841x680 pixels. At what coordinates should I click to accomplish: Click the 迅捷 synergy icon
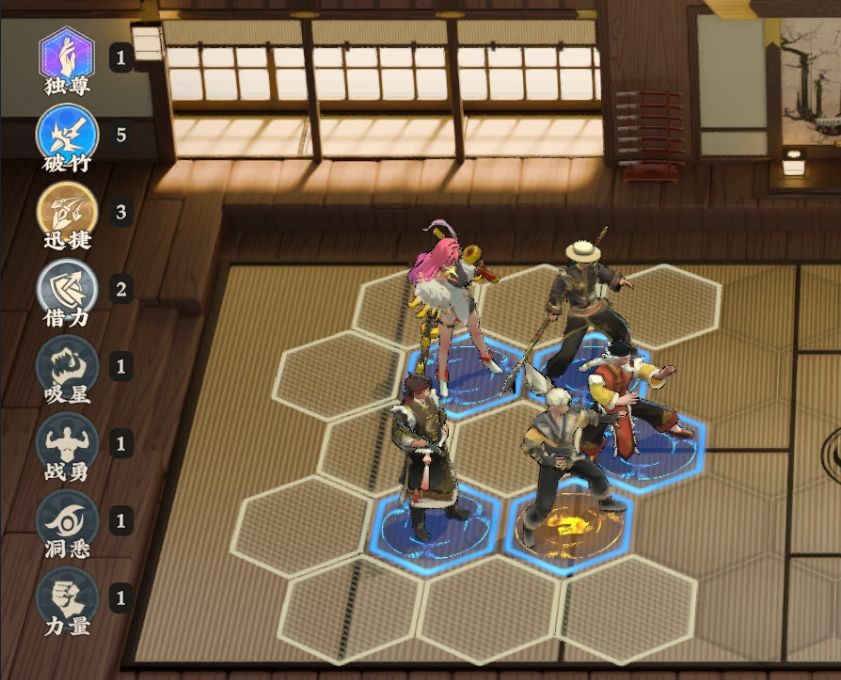pos(67,210)
